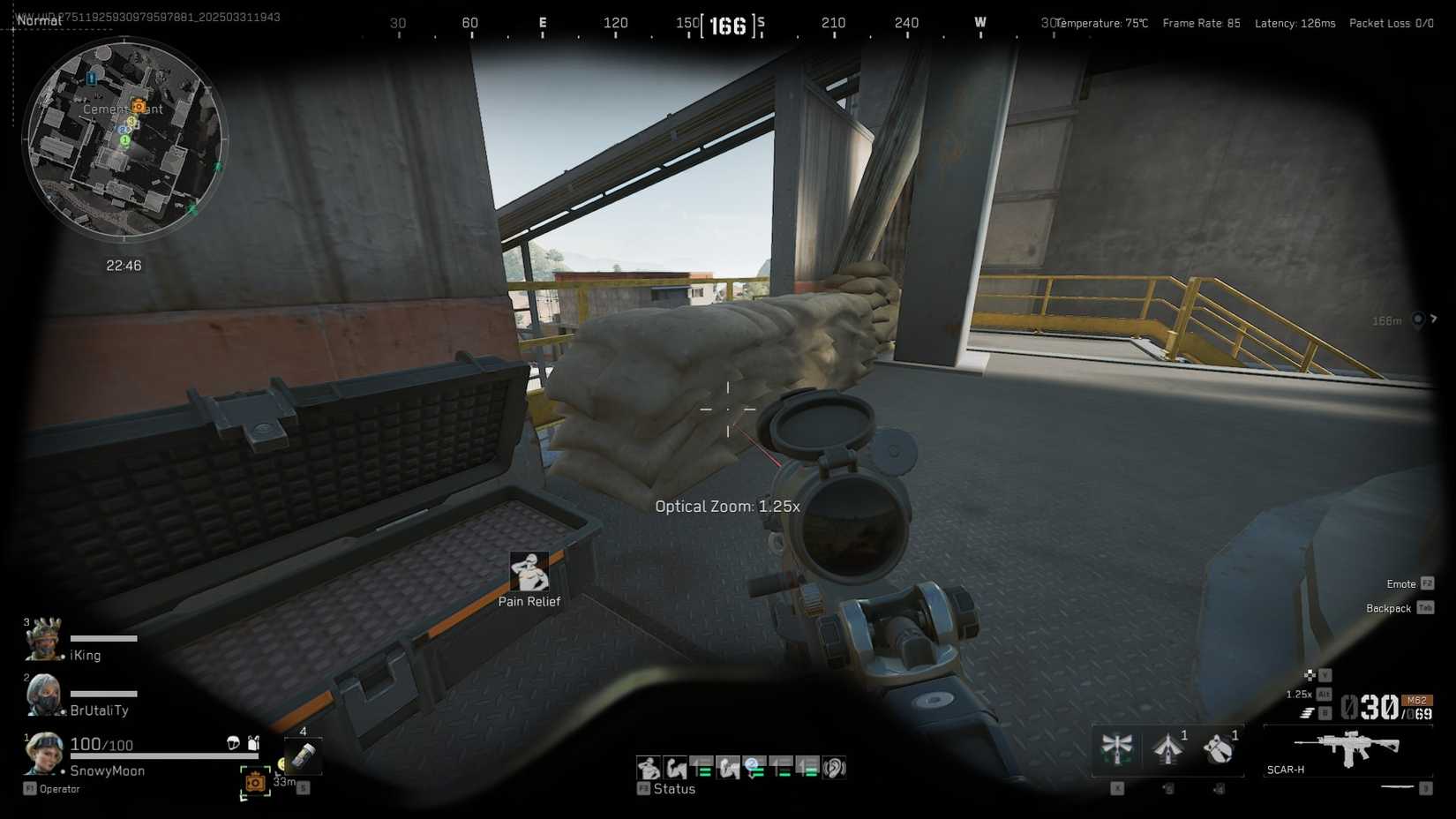The image size is (1456, 819).
Task: Click the ear hearing status icon
Action: pyautogui.click(x=833, y=768)
